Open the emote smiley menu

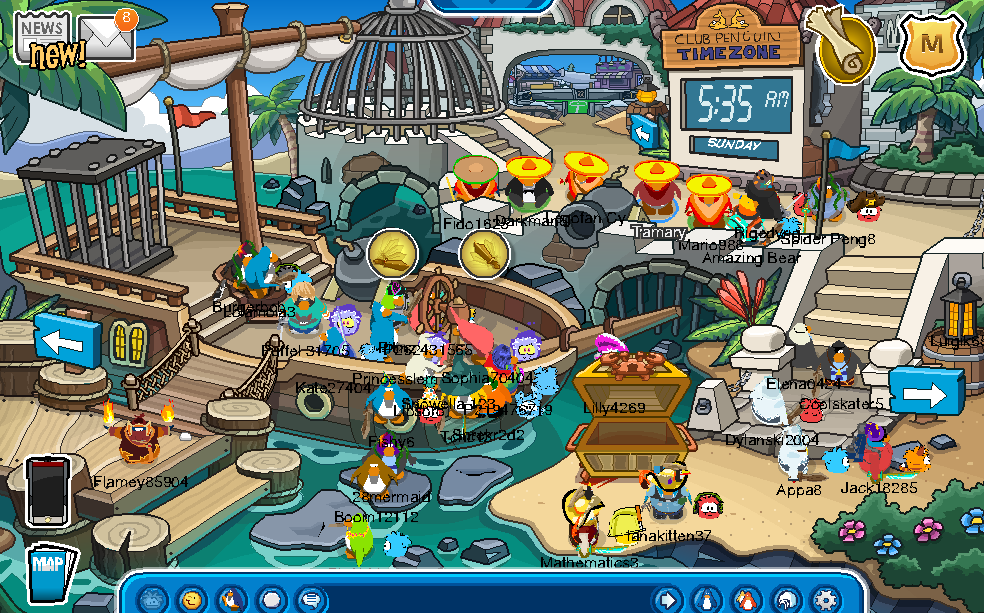(191, 599)
